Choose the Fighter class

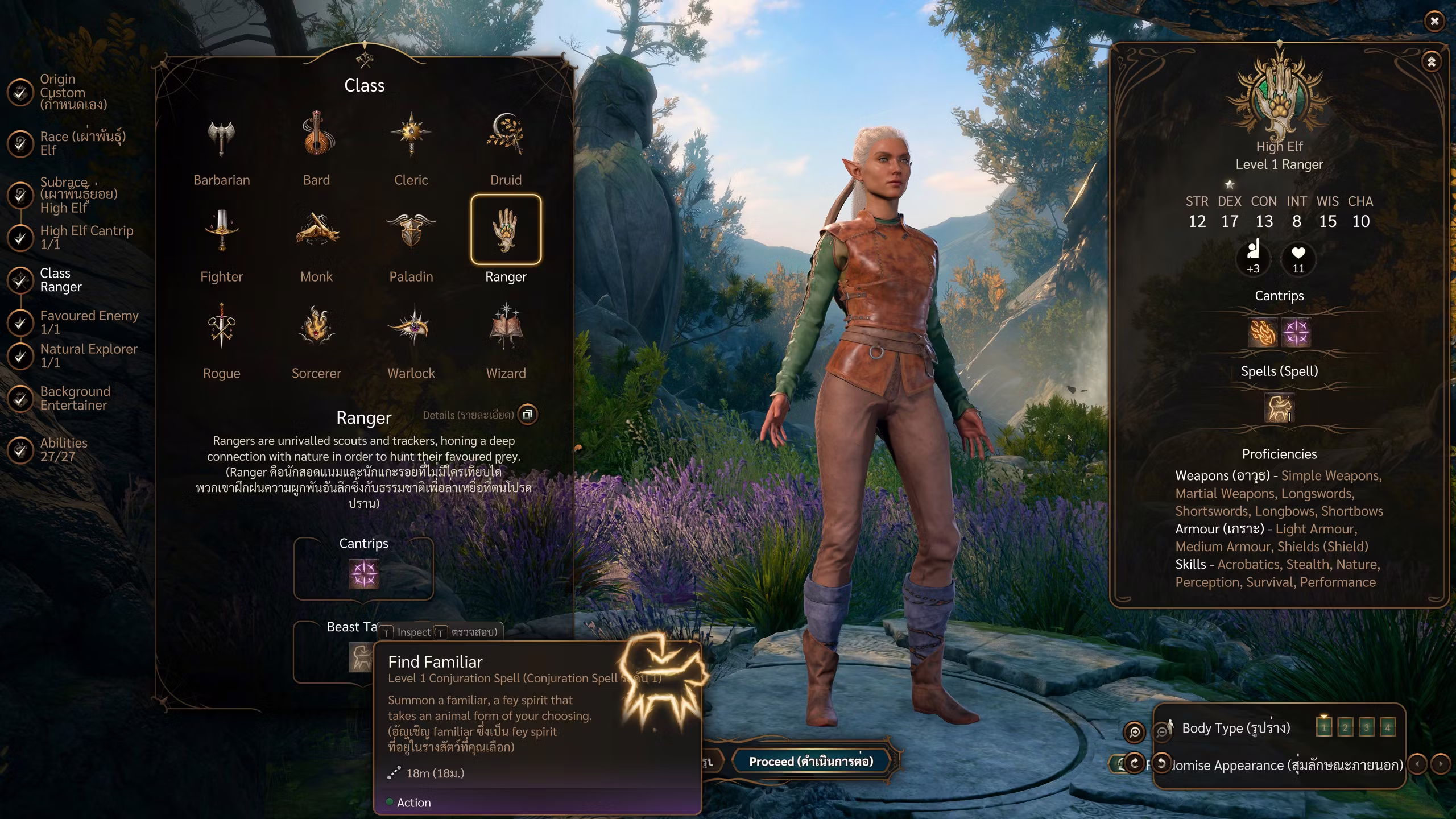coord(221,231)
